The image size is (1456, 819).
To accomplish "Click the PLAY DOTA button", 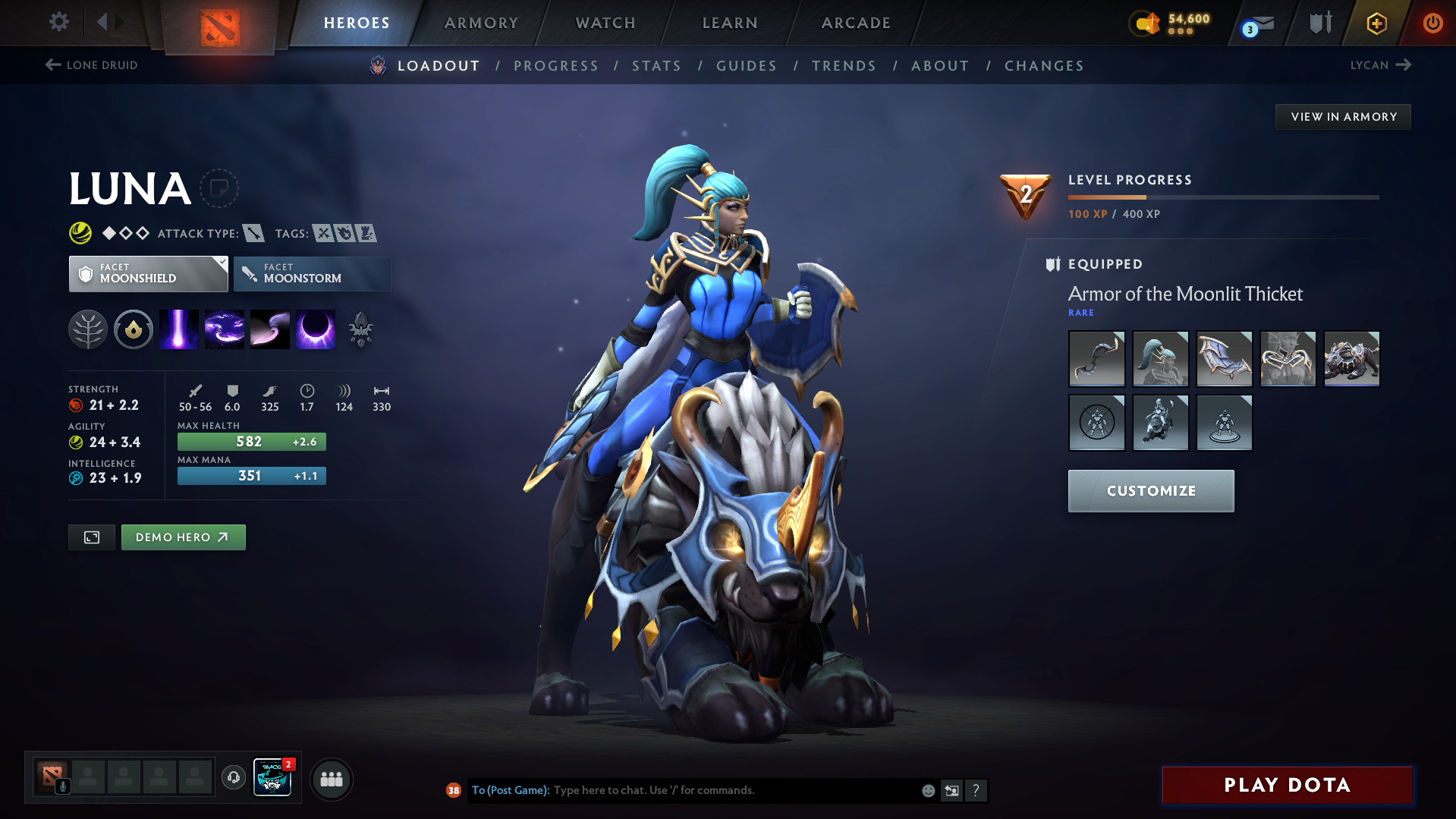I will click(1286, 785).
